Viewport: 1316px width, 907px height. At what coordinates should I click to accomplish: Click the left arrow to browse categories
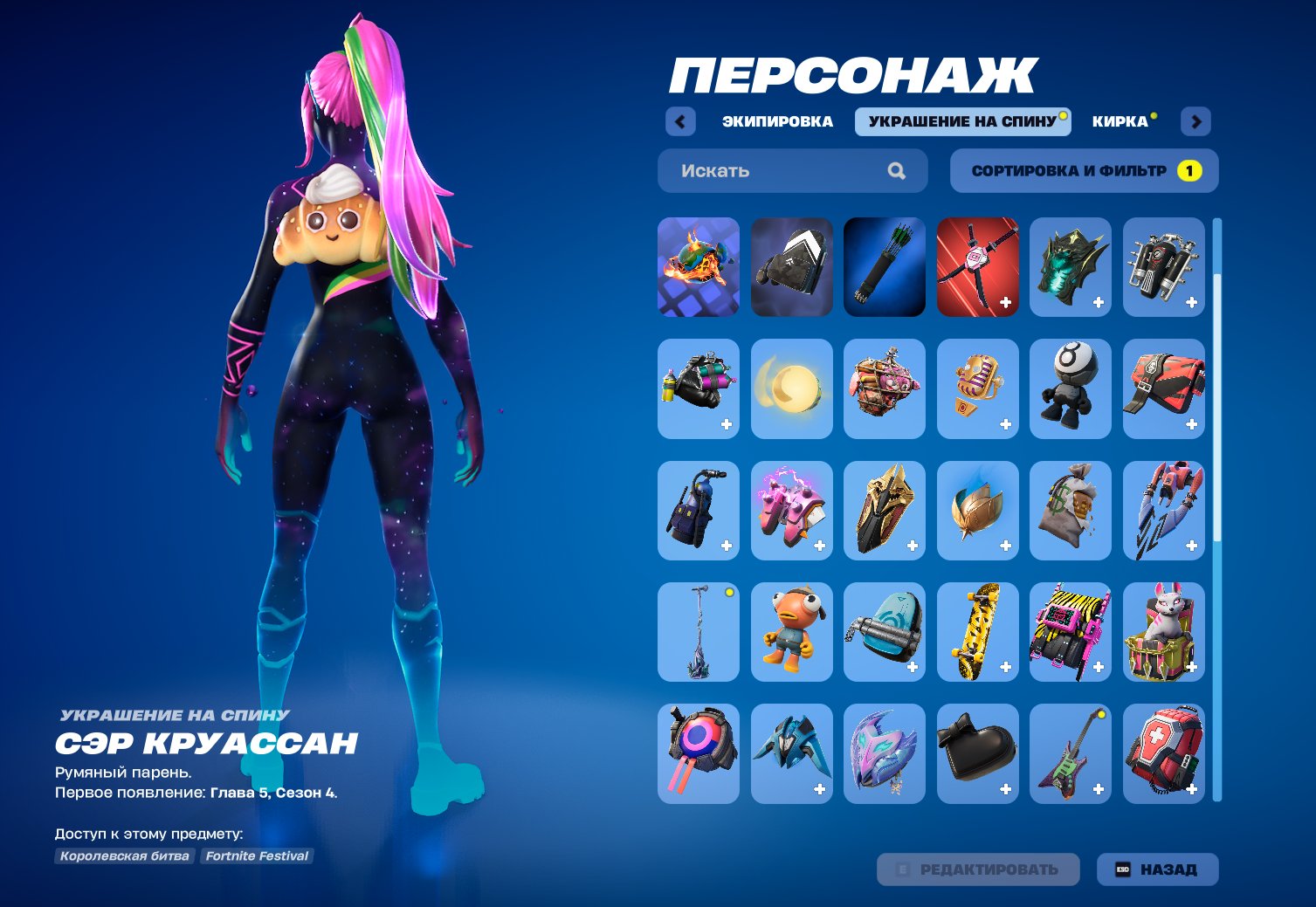click(679, 121)
